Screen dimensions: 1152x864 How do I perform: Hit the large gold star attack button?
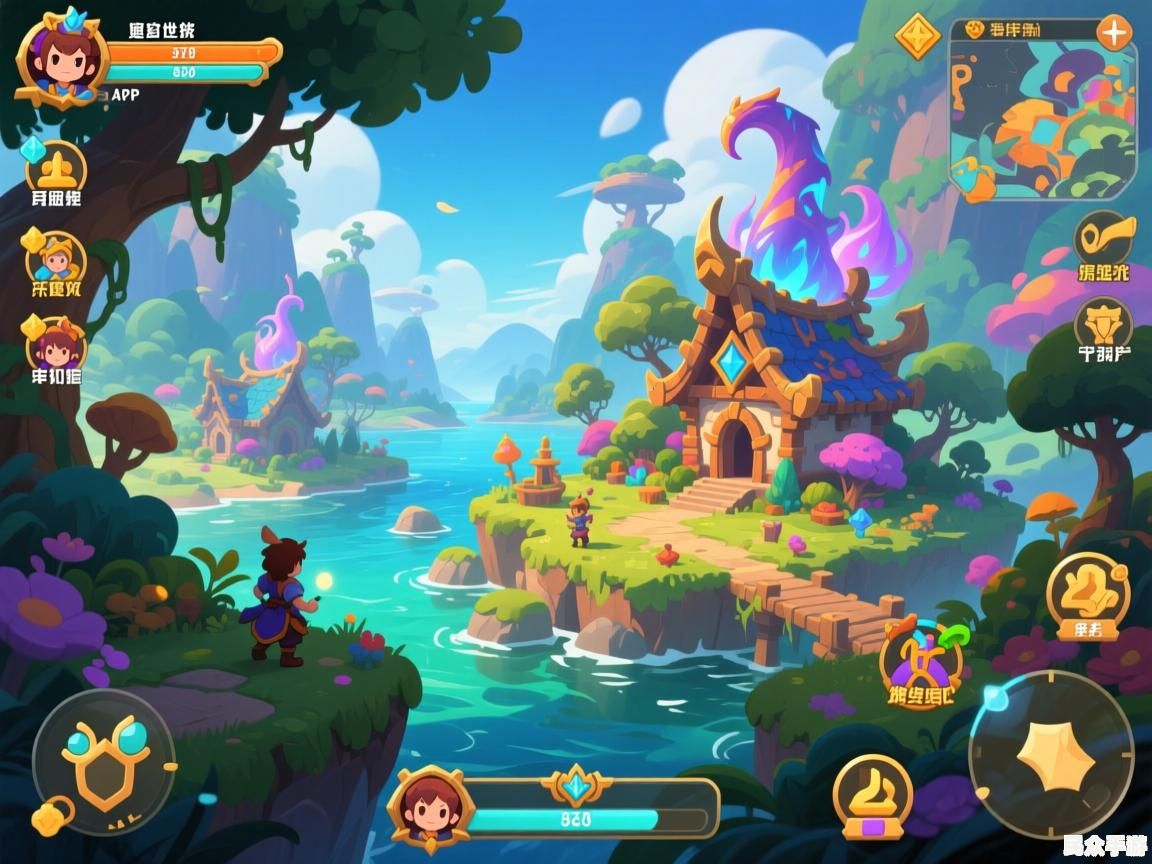click(x=1051, y=755)
